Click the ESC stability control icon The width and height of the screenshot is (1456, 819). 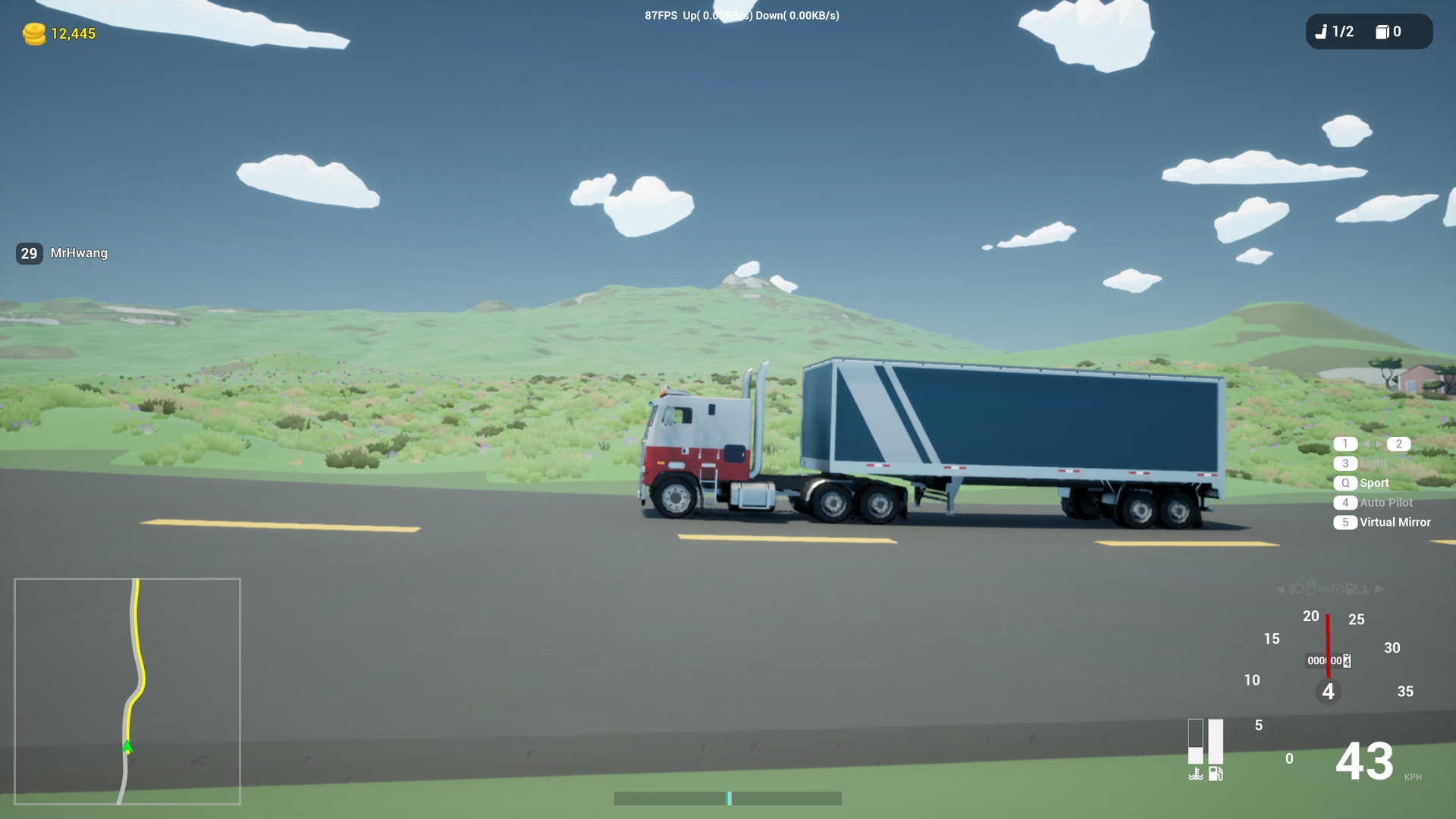click(1323, 588)
